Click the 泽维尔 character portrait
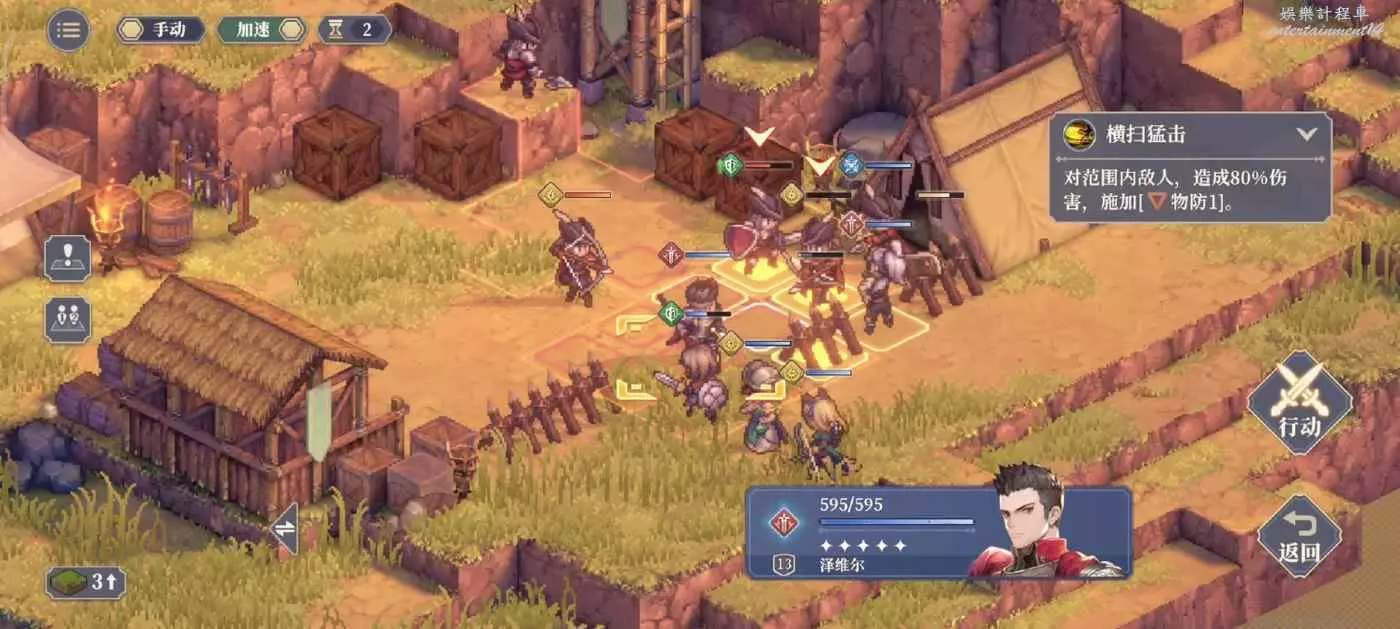Screen dimensions: 1400x629 (1045, 525)
